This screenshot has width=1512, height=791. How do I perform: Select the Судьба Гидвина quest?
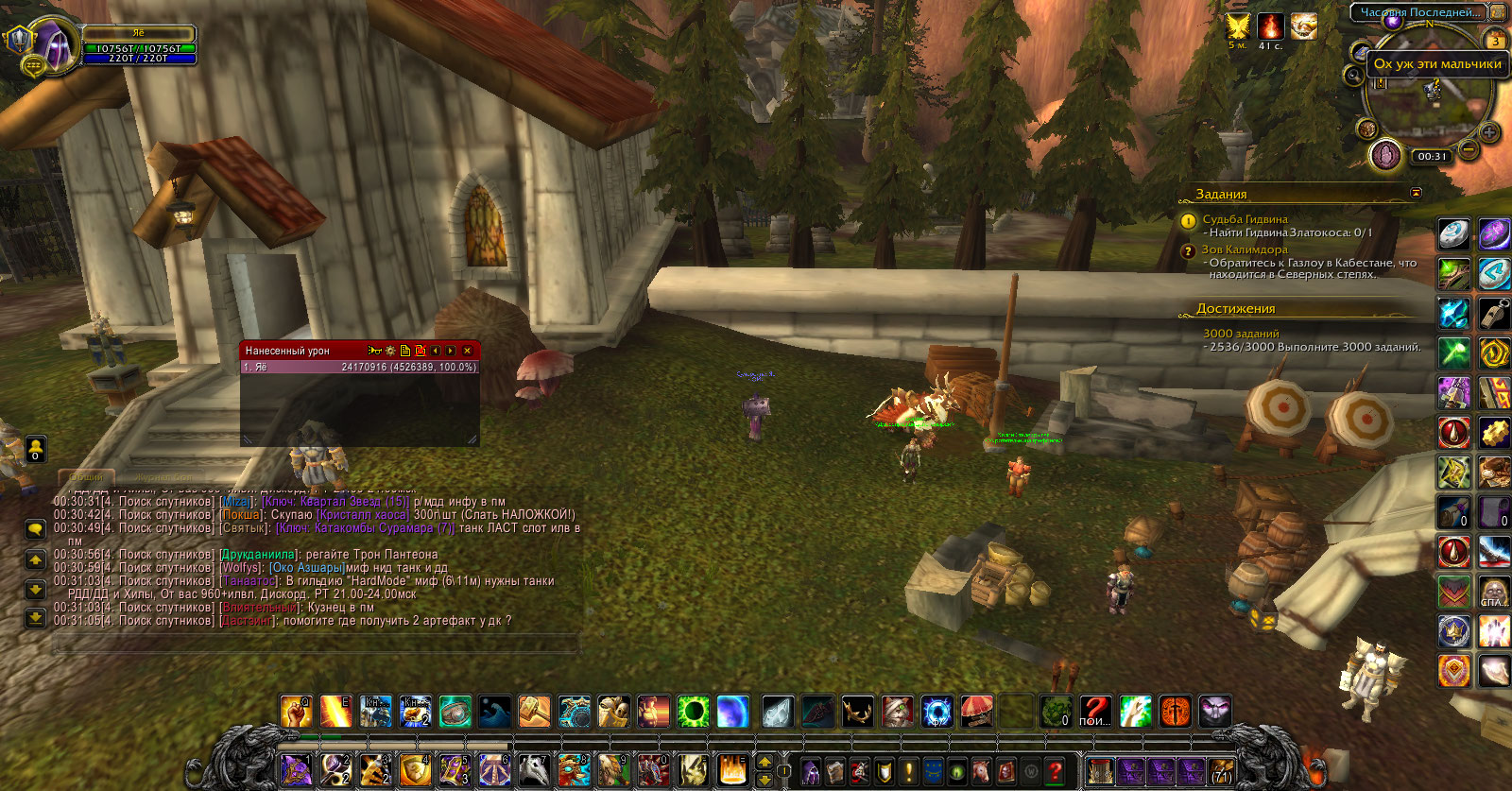point(1245,219)
